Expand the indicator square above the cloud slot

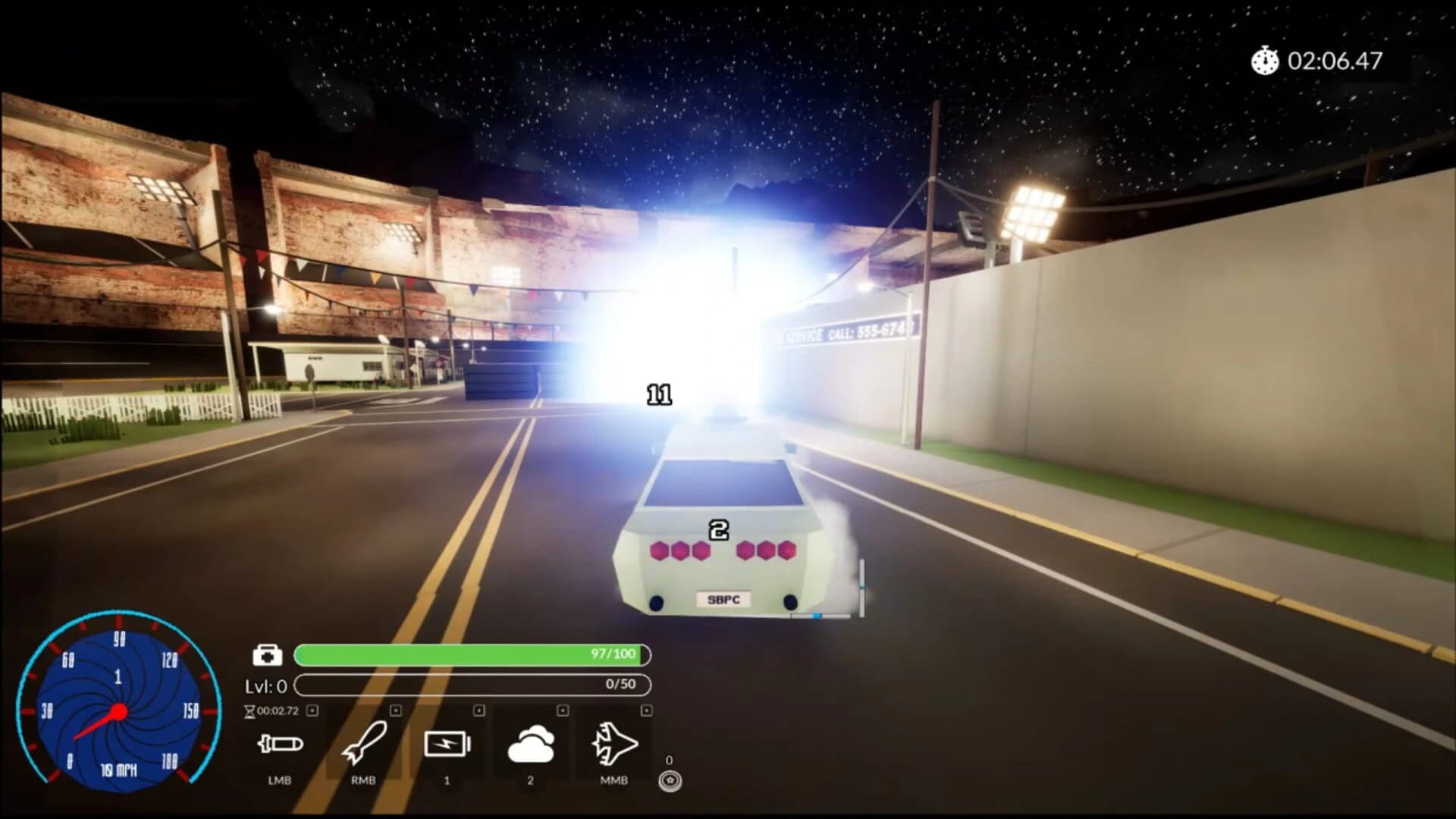(561, 711)
